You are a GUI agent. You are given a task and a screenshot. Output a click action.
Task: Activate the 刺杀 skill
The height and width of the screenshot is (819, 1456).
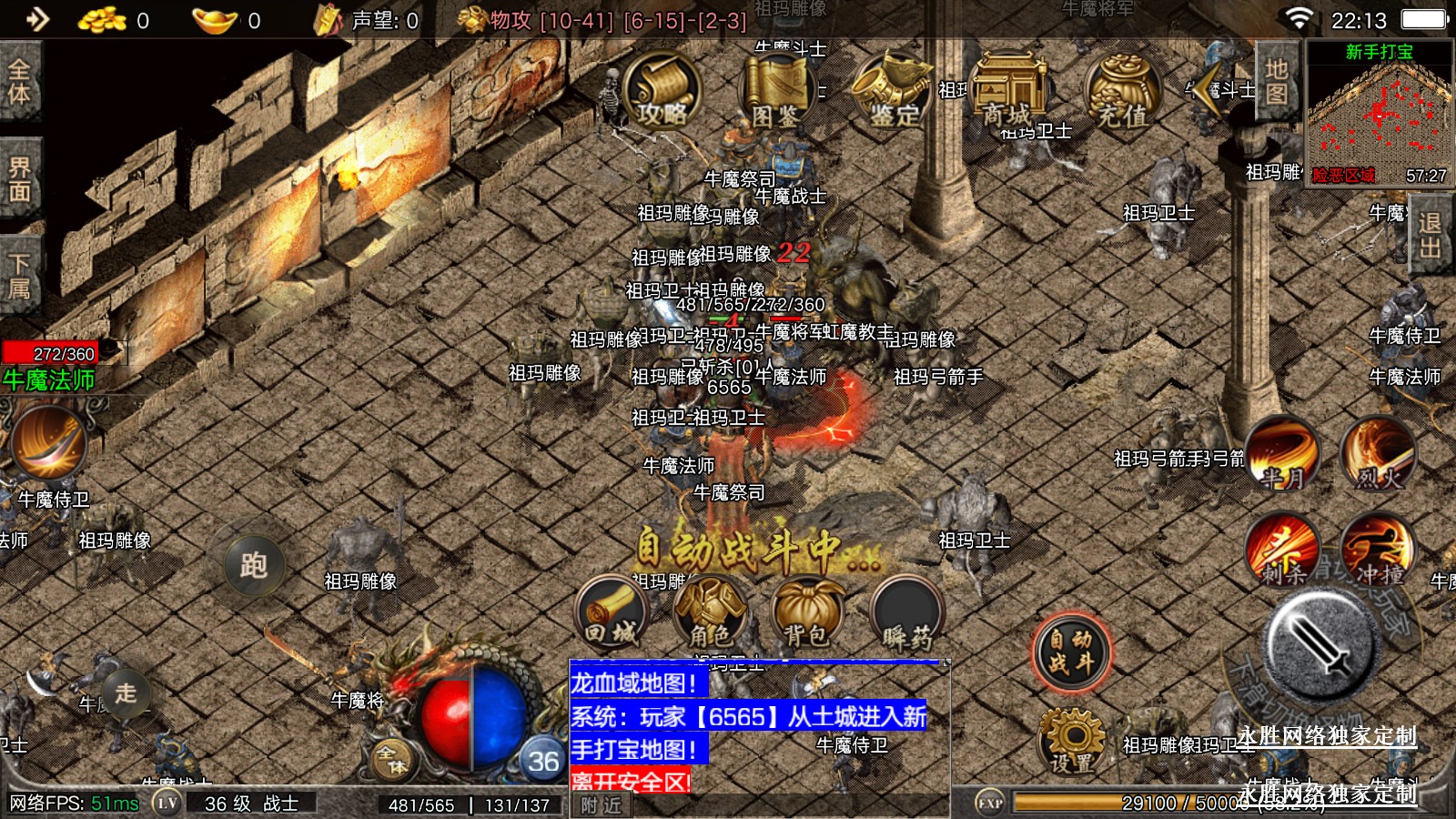[x=1283, y=549]
